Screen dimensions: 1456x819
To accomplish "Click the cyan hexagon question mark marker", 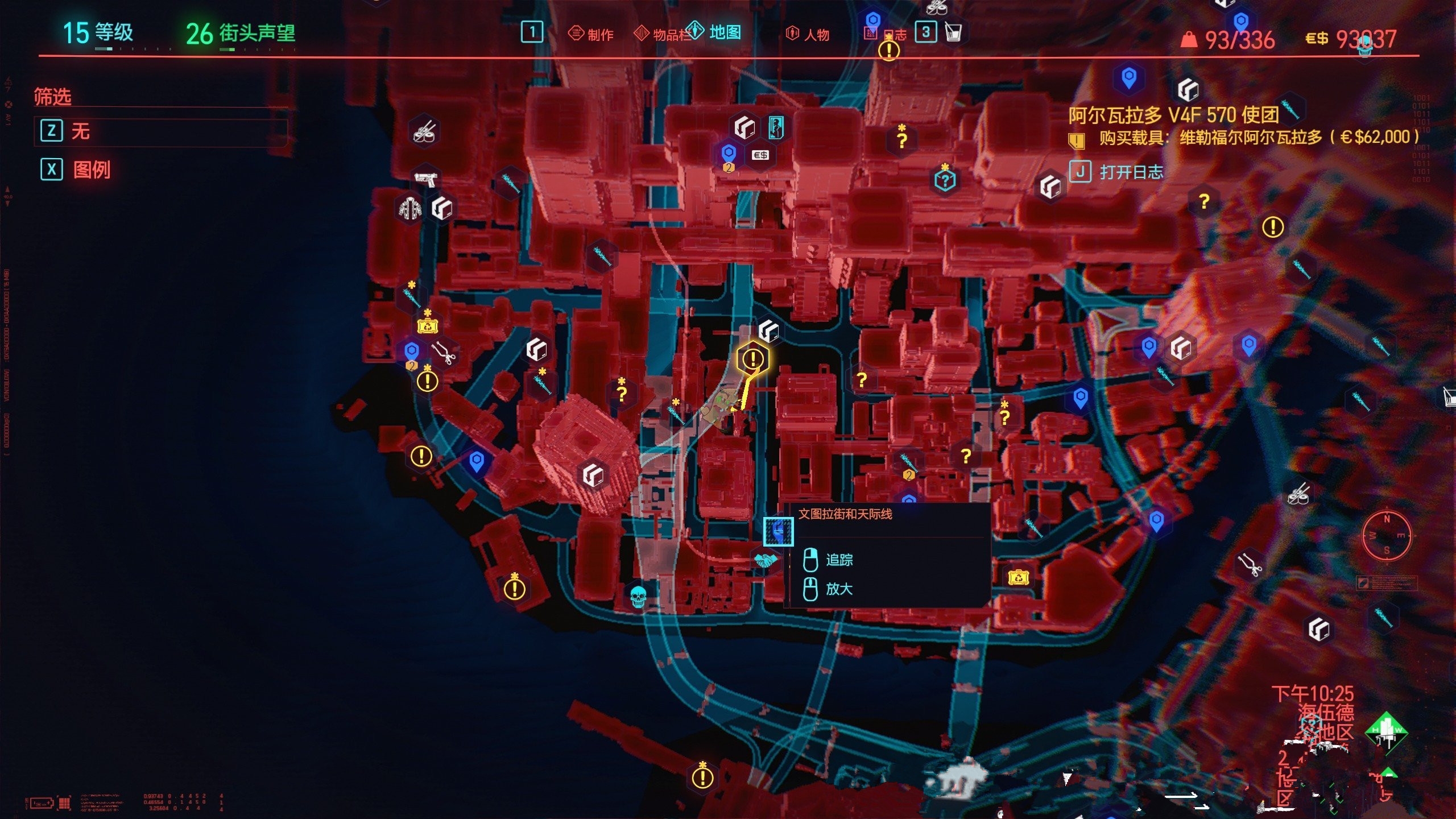I will coord(945,181).
